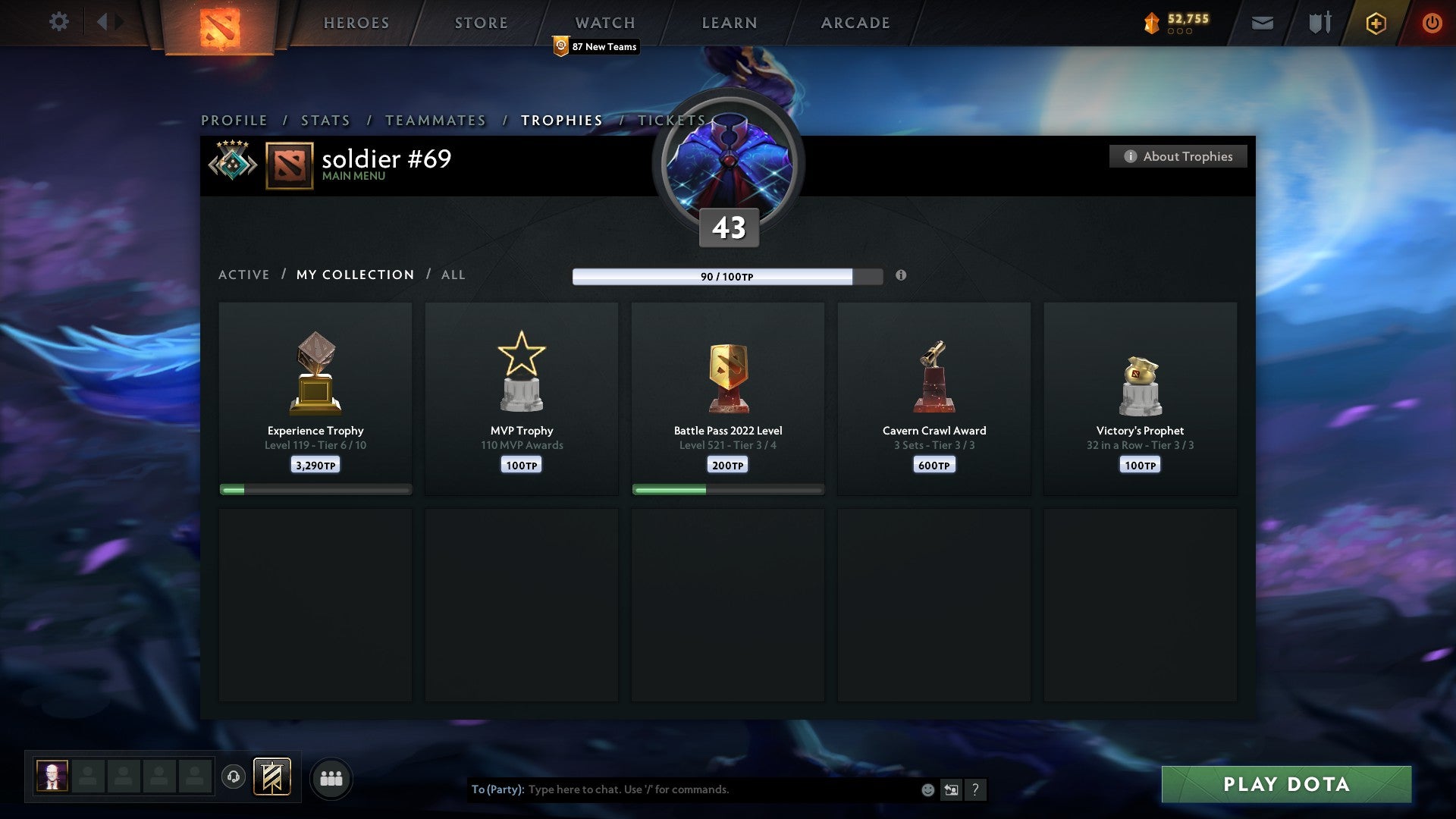The image size is (1456, 819).
Task: Open the armory shield and sword icon
Action: pyautogui.click(x=1319, y=23)
